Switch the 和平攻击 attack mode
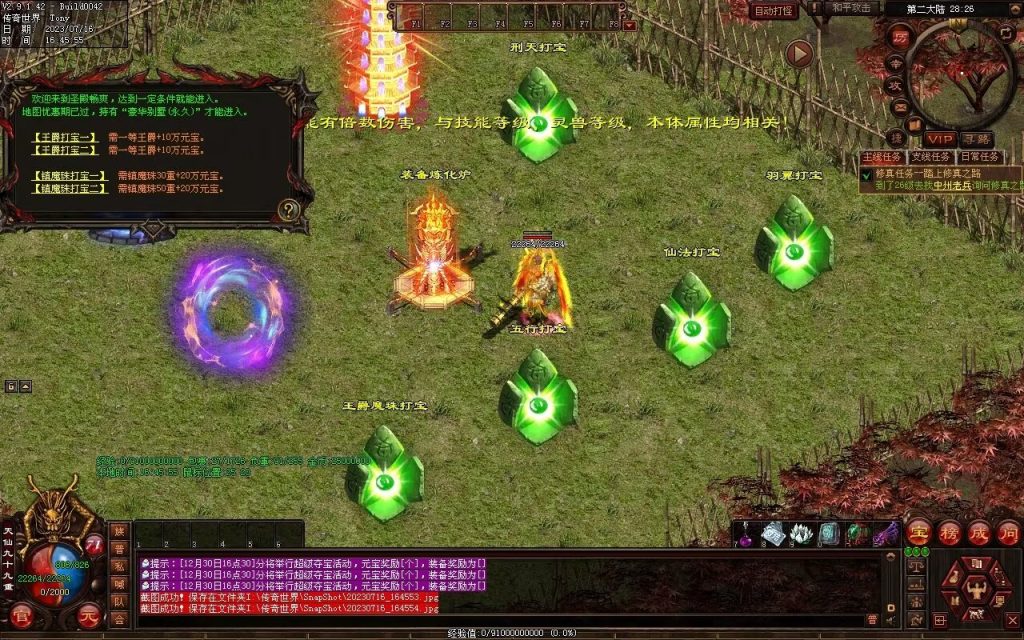 pos(852,8)
